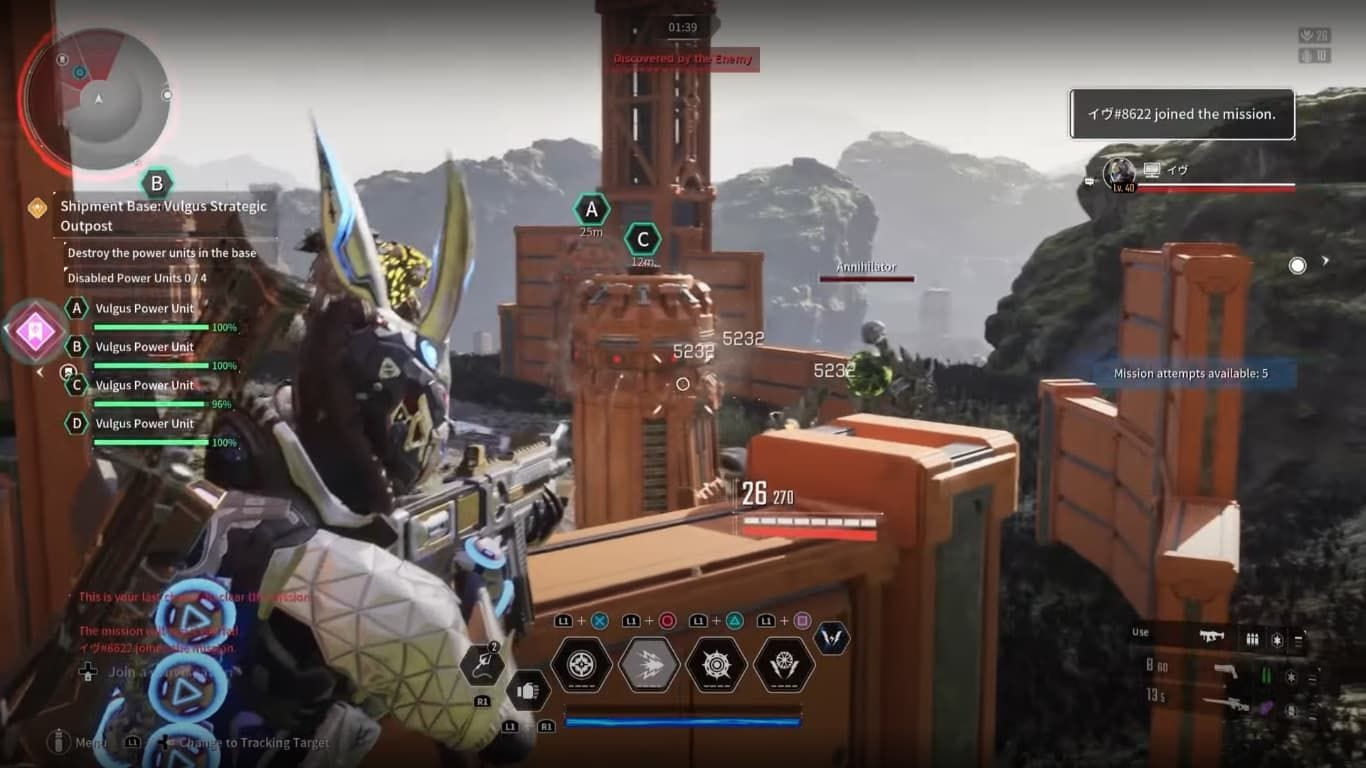Viewport: 1366px width, 768px height.
Task: Activate the dash skill bound to L1+Circle
Action: click(648, 667)
